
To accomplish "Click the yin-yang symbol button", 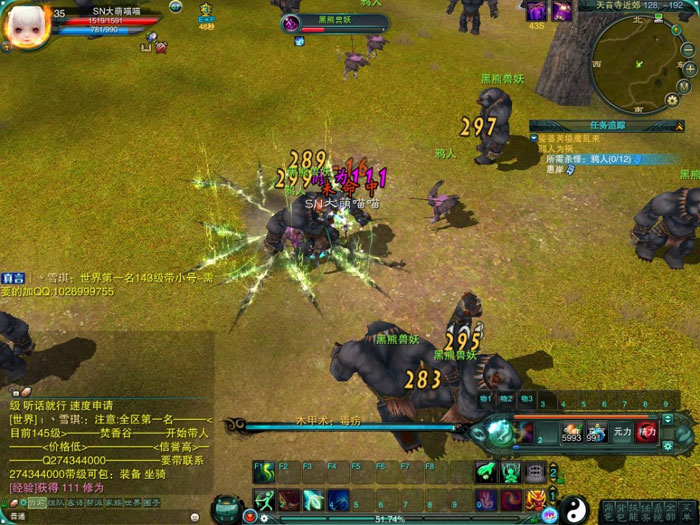I will tap(574, 507).
